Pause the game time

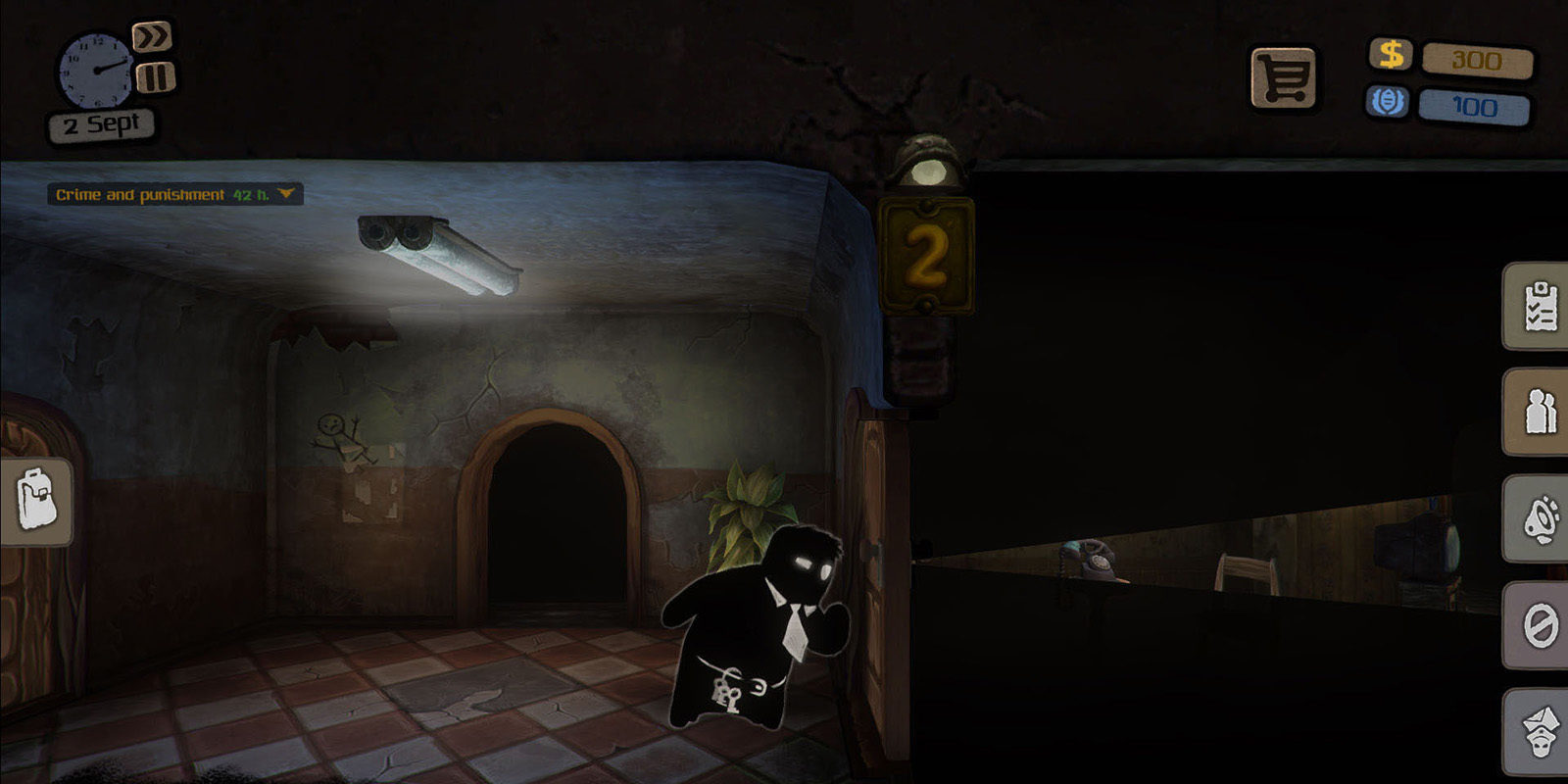point(155,78)
